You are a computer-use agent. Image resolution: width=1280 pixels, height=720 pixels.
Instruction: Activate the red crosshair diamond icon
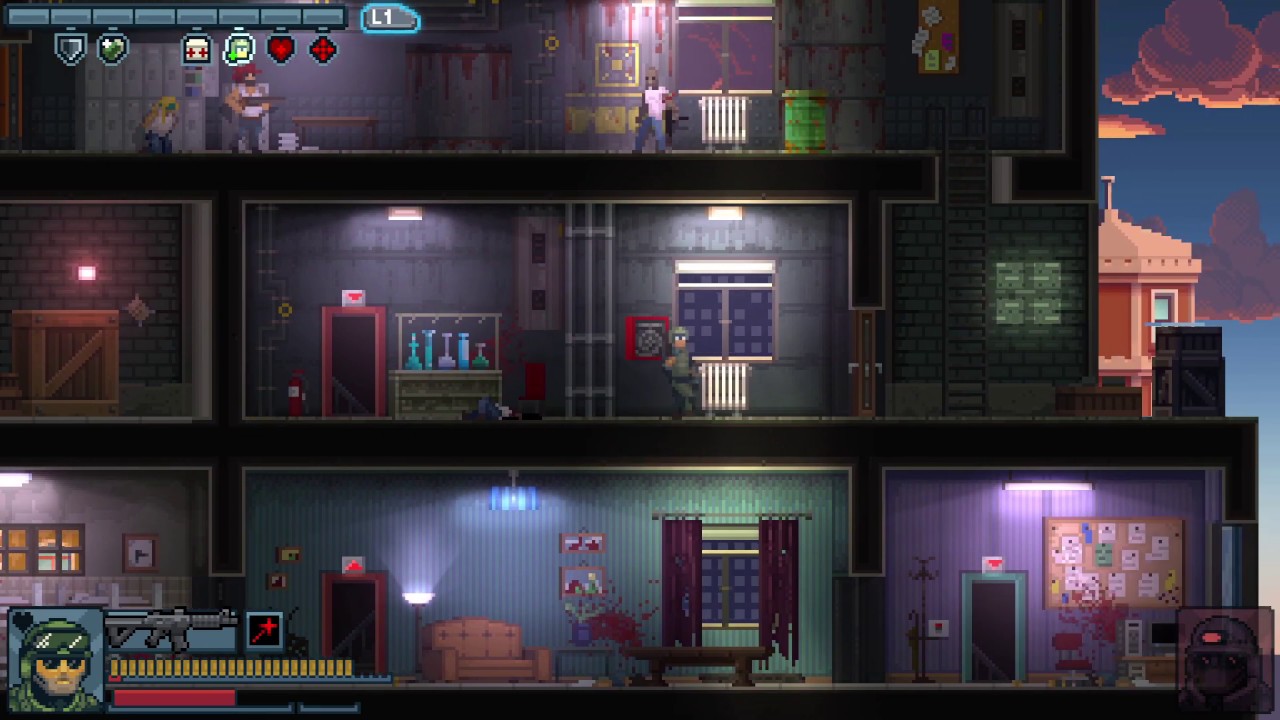point(323,49)
